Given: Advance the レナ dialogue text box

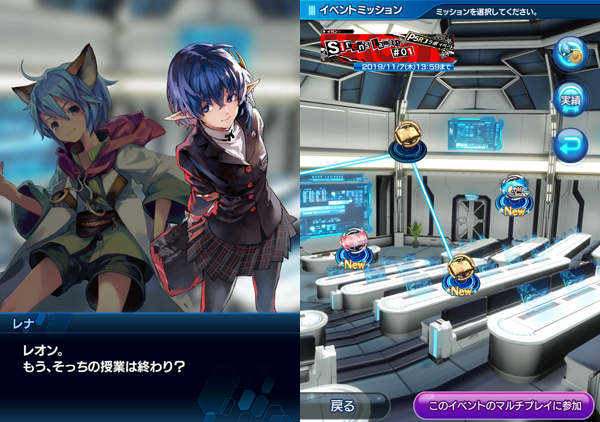Looking at the screenshot, I should coord(150,365).
